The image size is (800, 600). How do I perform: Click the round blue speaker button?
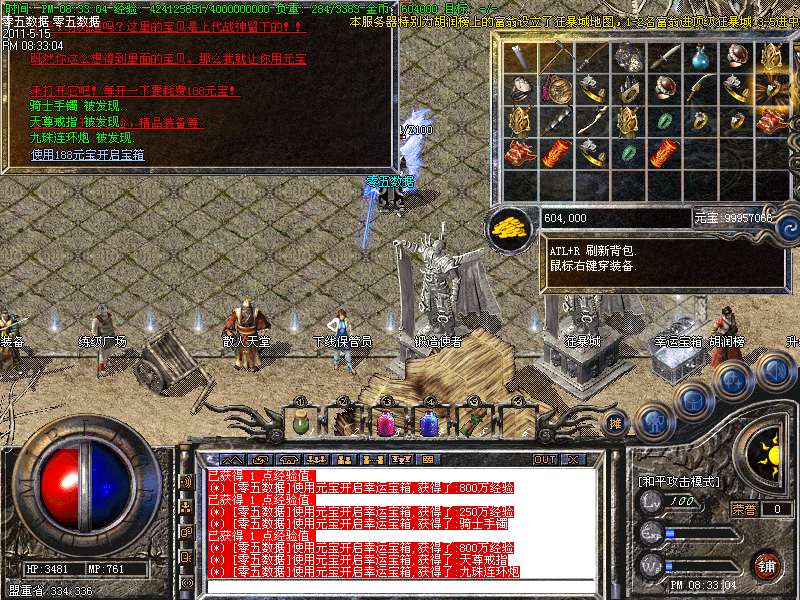[775, 371]
